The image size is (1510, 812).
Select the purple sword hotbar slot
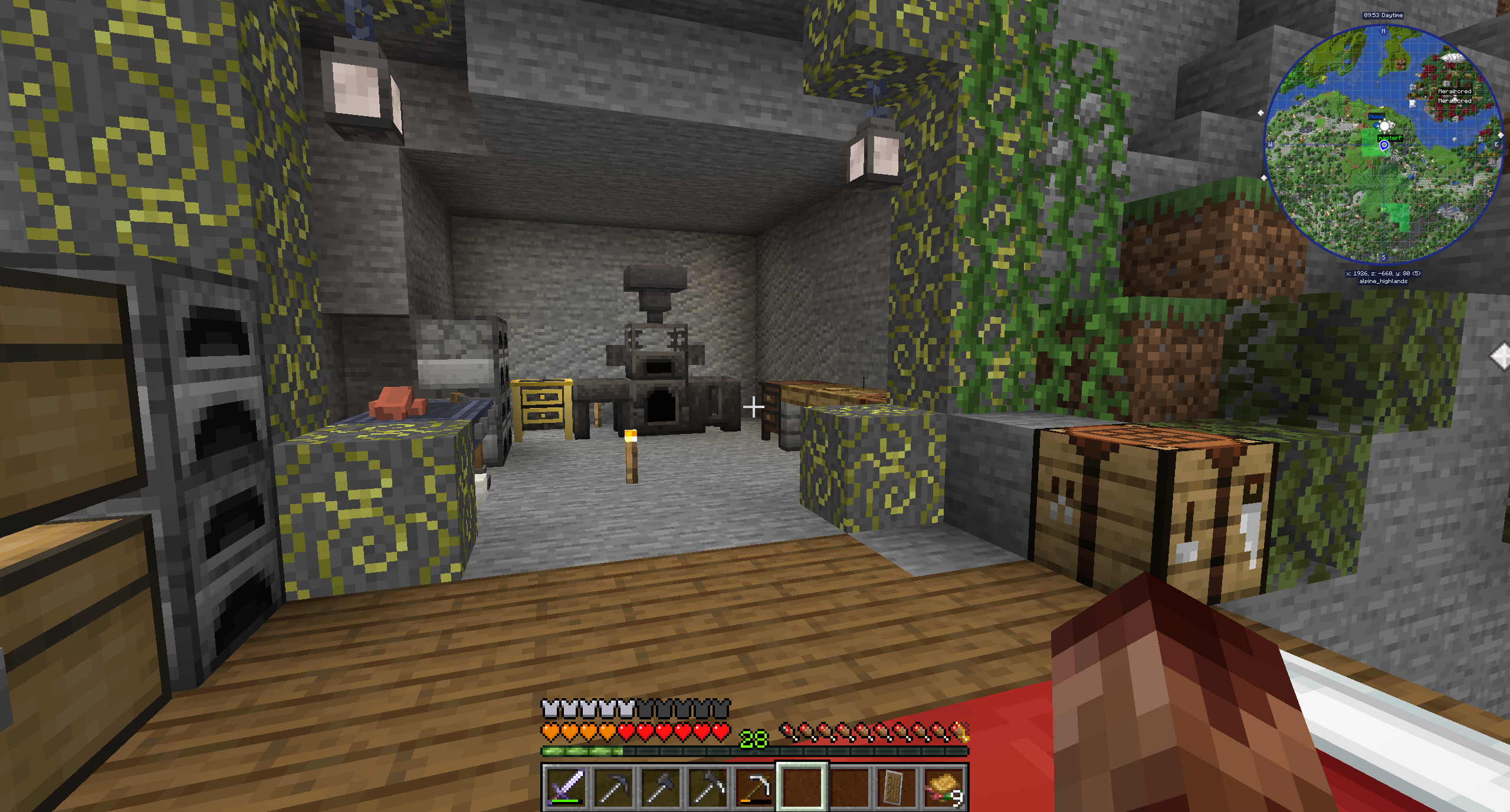click(x=566, y=787)
